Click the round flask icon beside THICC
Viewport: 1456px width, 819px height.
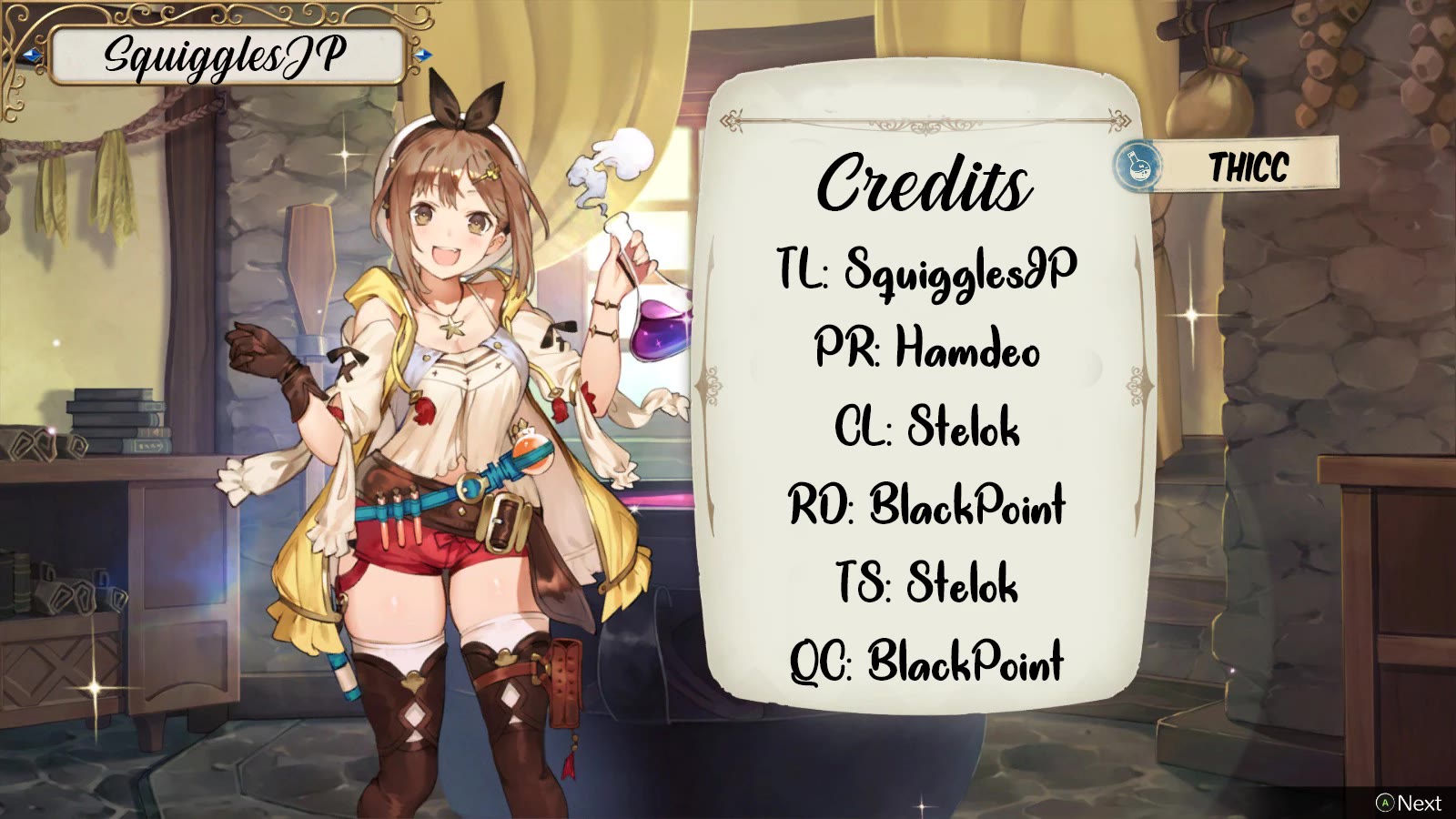[x=1137, y=167]
